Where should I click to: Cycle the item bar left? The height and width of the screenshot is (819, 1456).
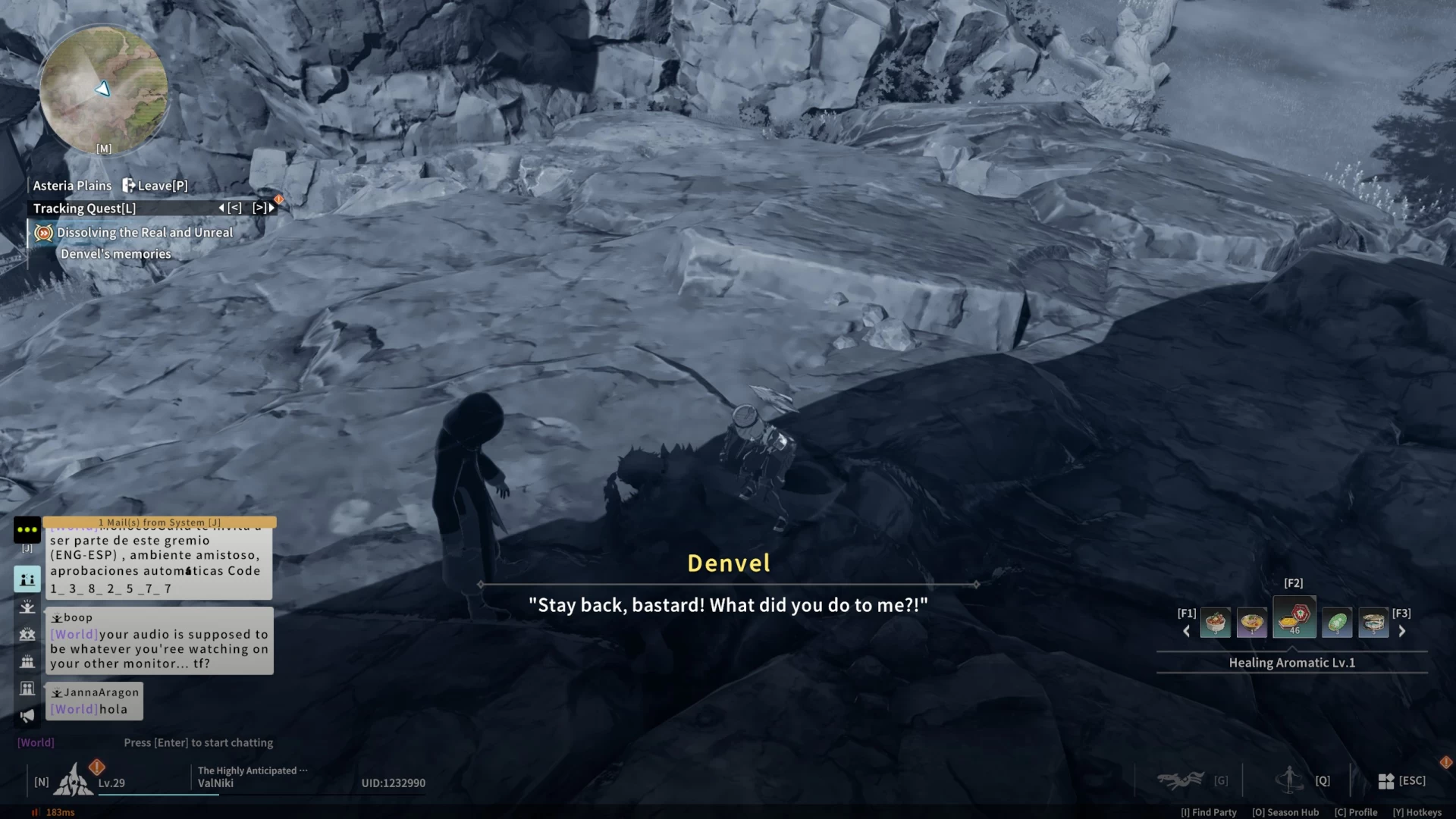pyautogui.click(x=1187, y=631)
